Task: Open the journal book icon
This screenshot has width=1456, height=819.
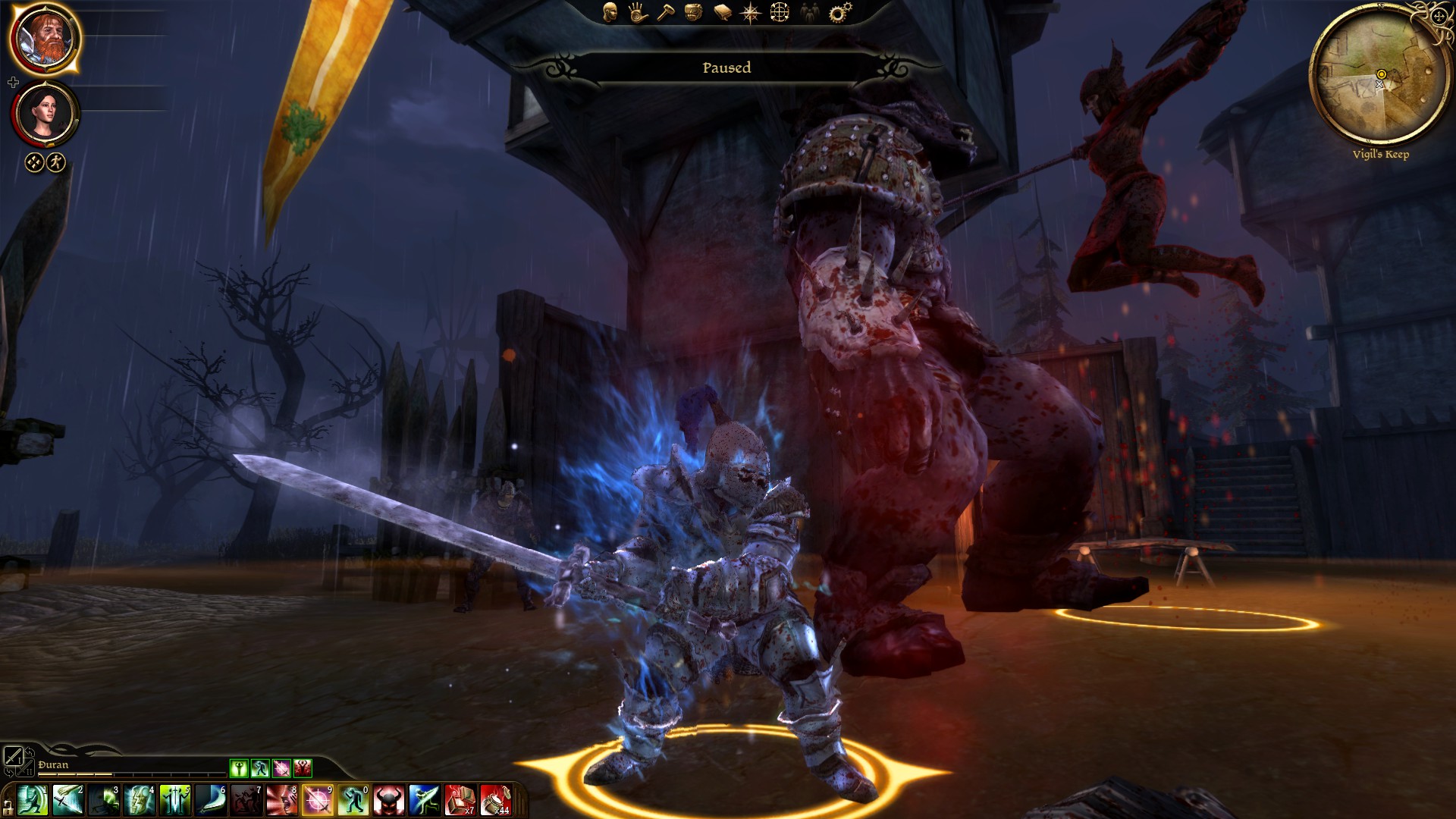Action: tap(722, 13)
